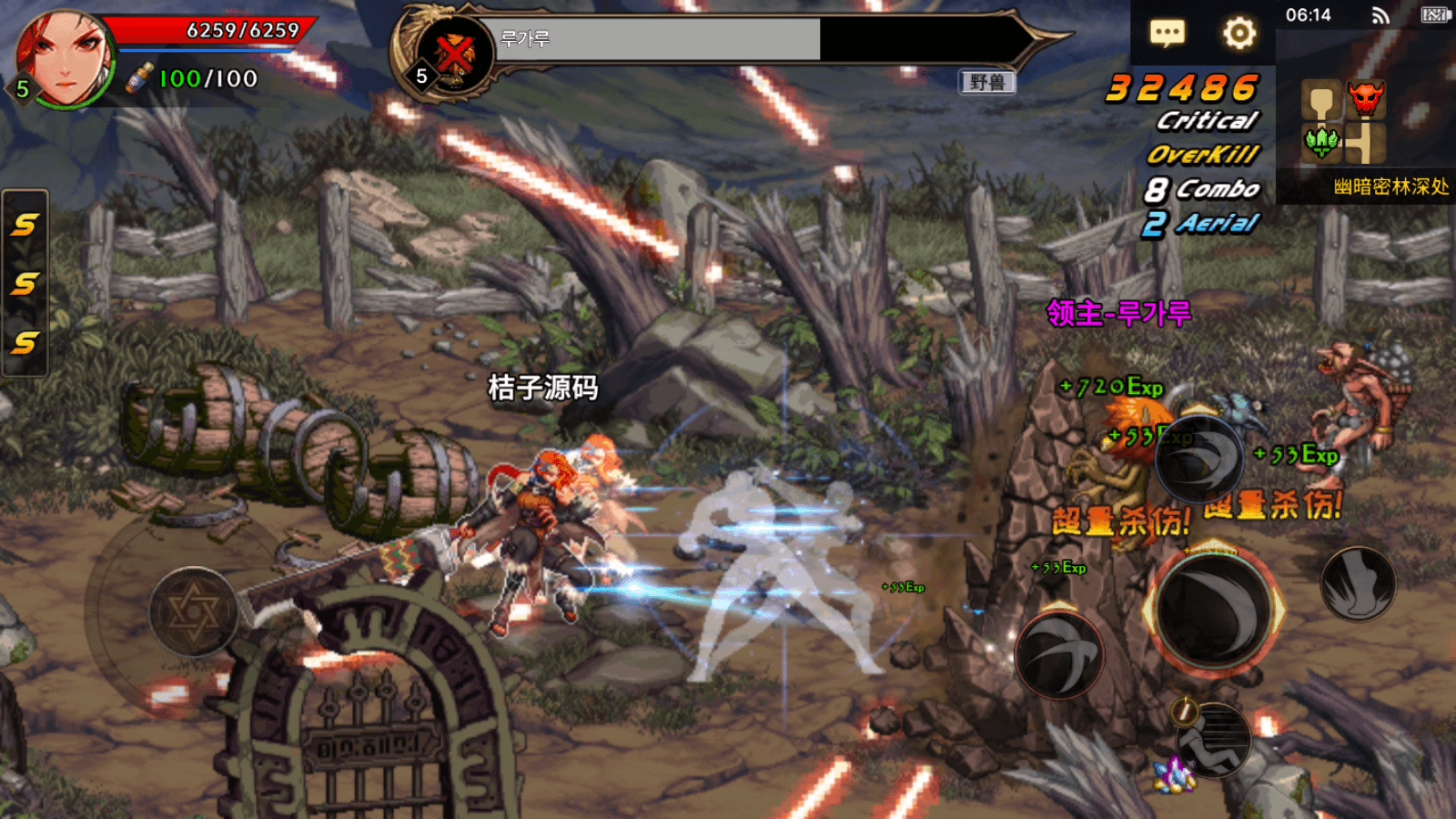Open the red-haired hero portrait
This screenshot has width=1456, height=819.
pos(64,57)
